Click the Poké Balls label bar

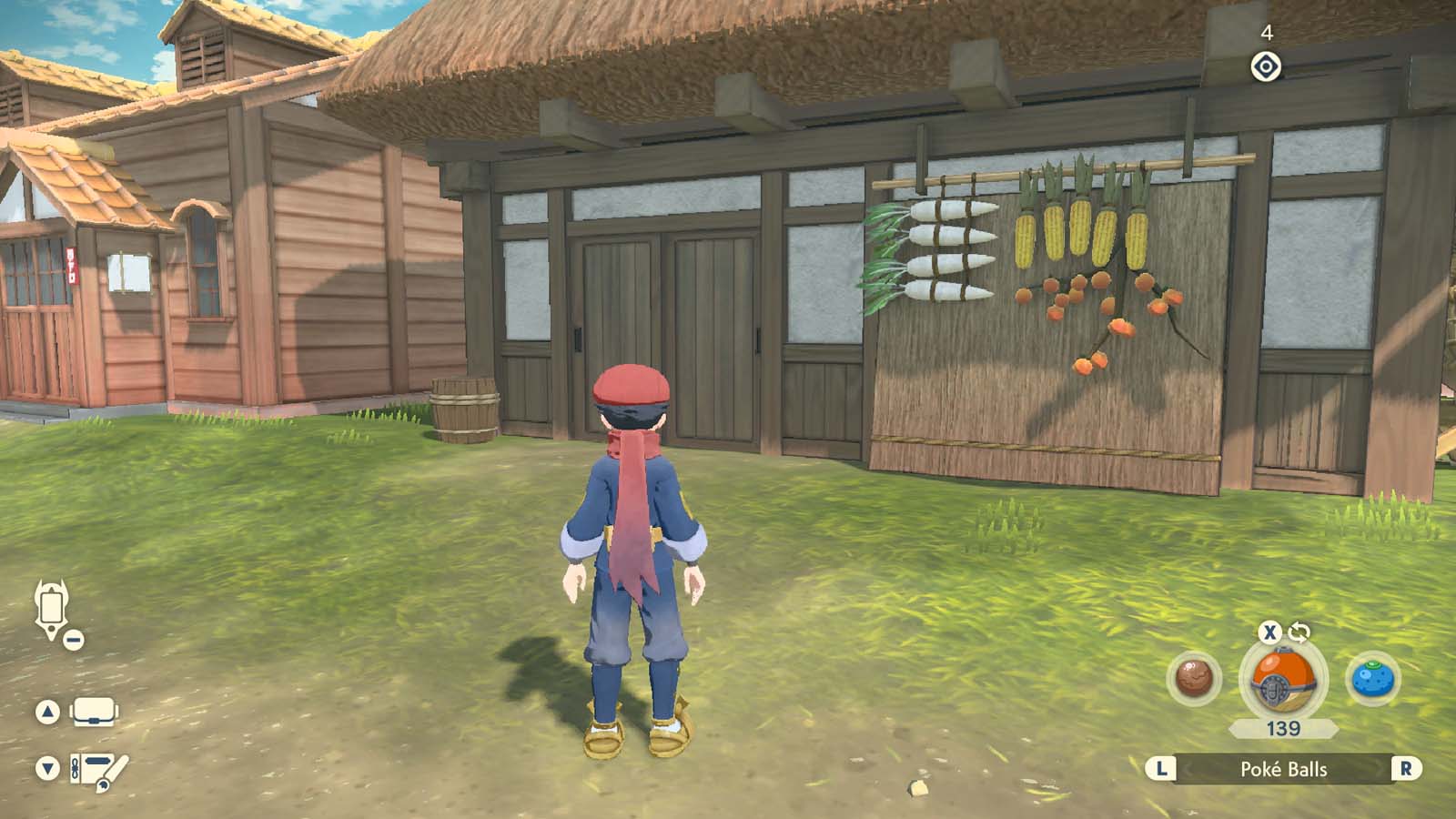pos(1285,768)
